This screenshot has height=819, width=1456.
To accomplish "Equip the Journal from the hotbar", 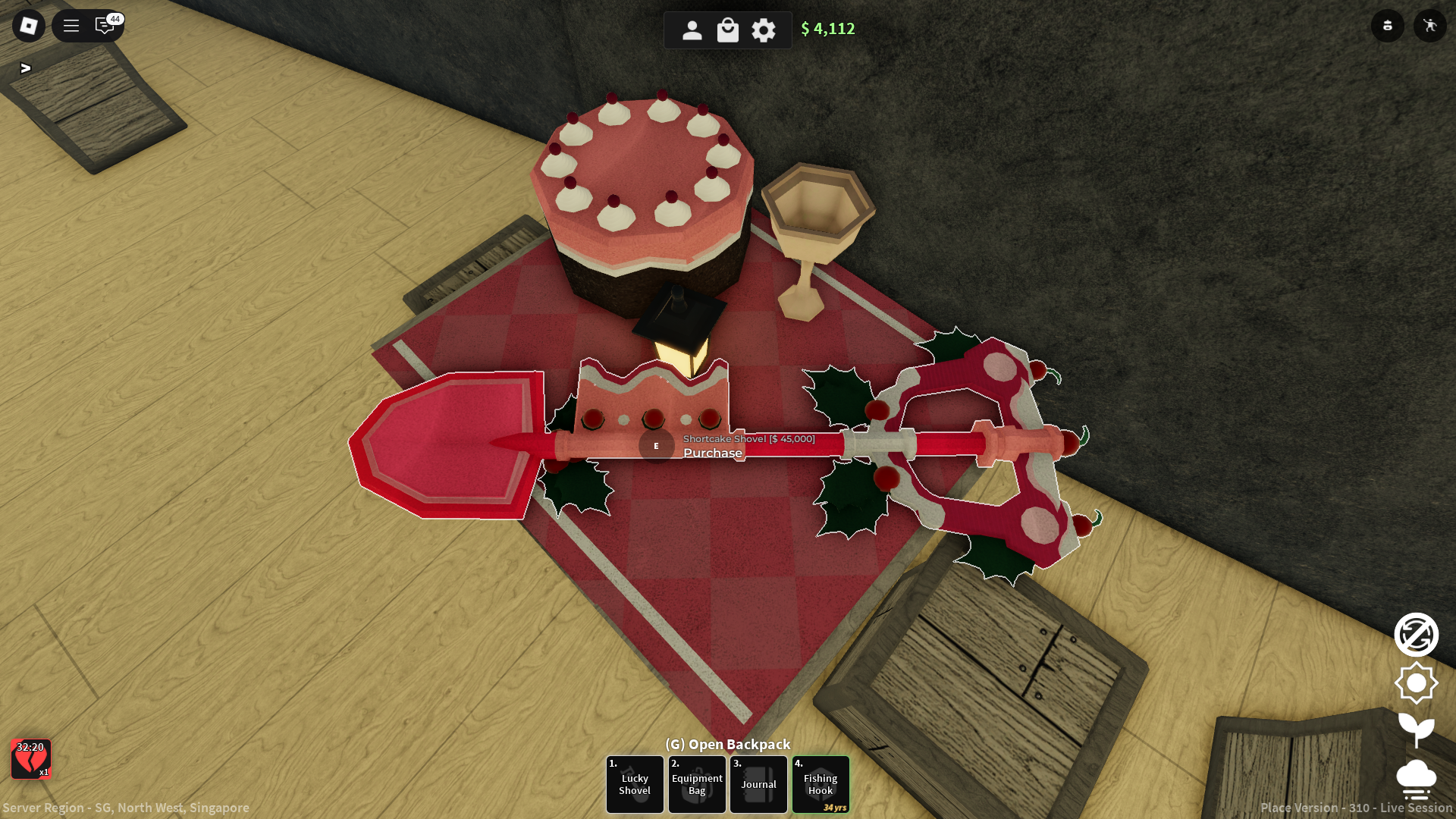I will click(759, 784).
